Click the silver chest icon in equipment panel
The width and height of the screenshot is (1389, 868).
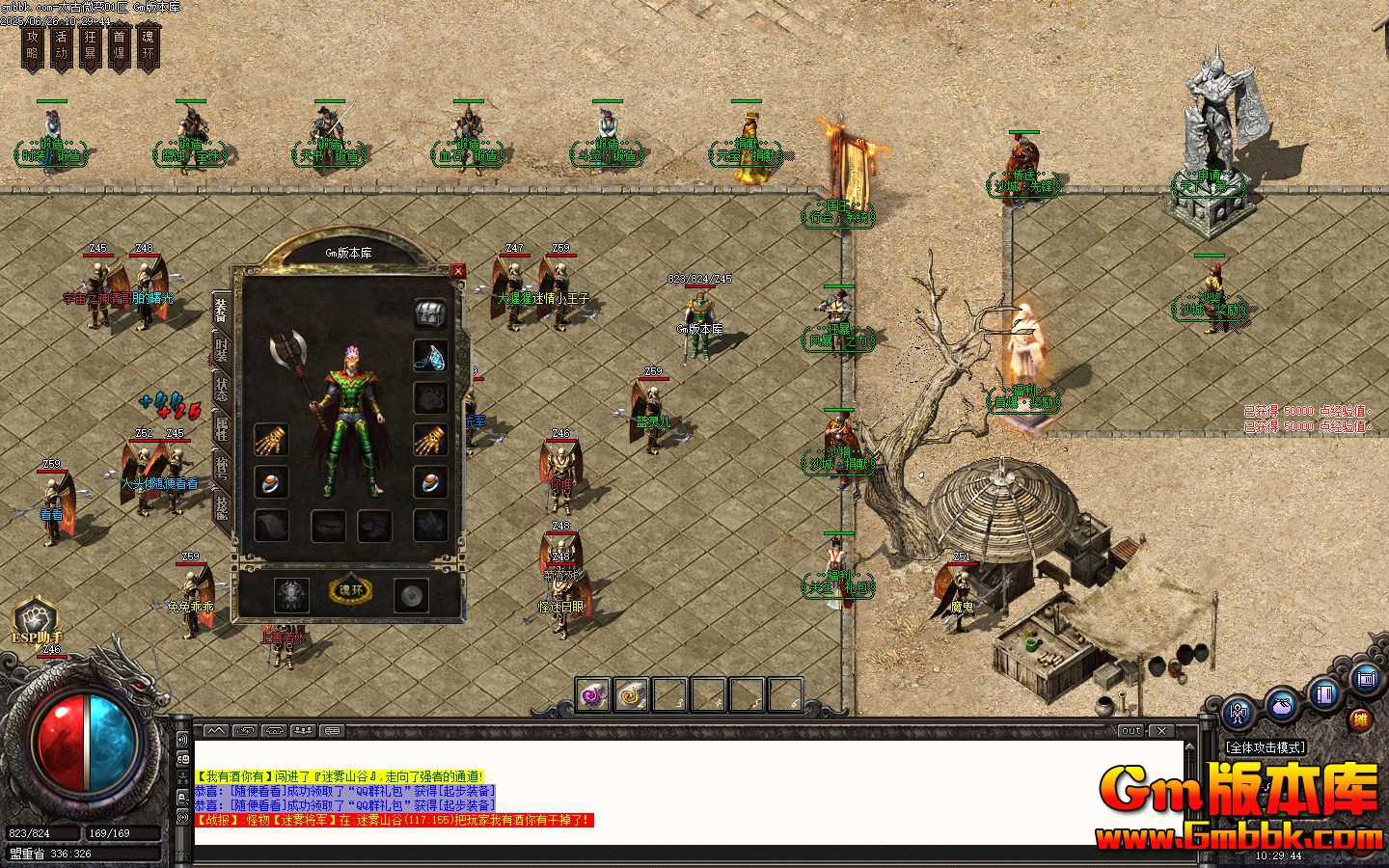coord(430,312)
